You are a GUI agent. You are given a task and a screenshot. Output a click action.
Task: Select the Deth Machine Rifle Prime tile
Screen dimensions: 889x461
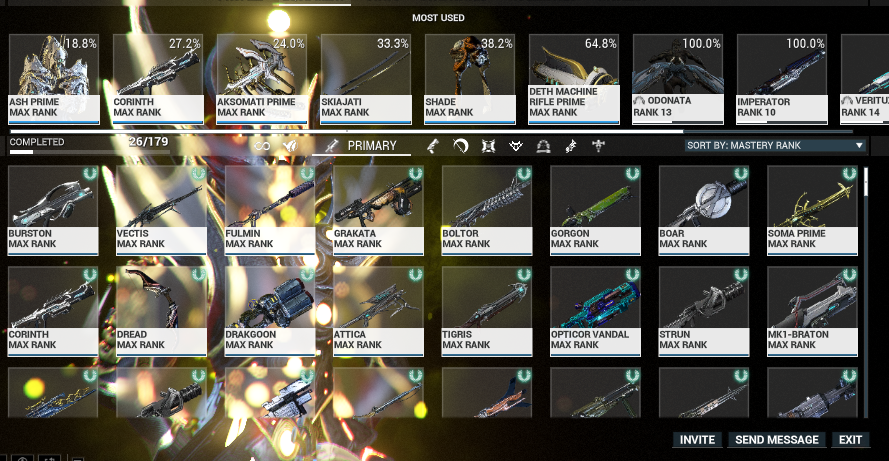[574, 78]
